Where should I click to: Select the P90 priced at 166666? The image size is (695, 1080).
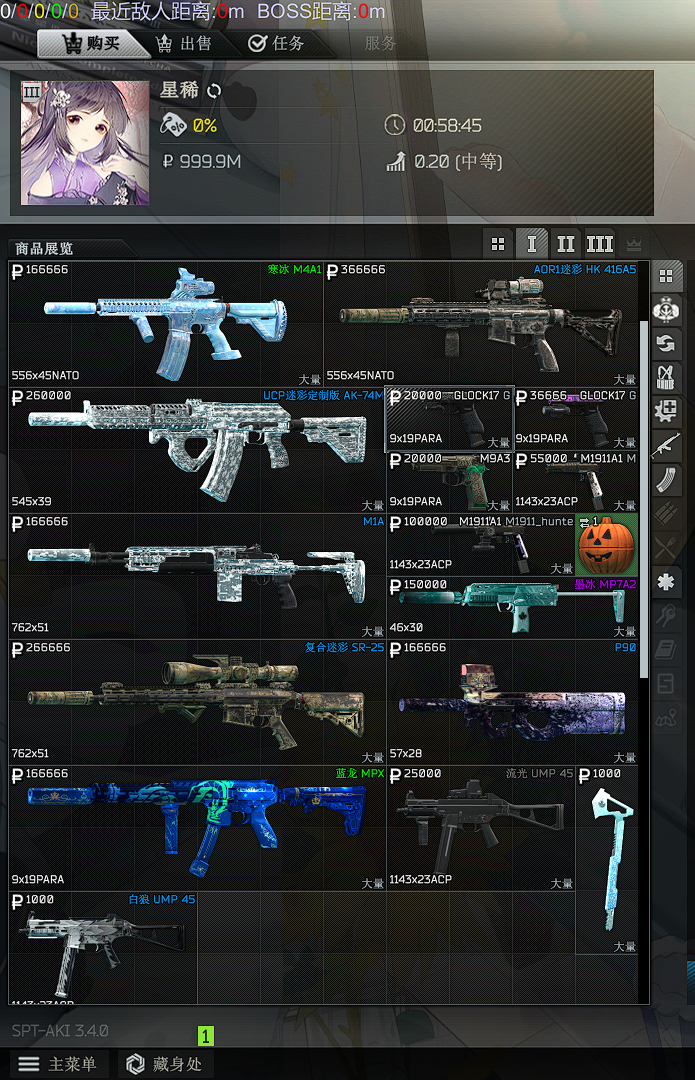coord(511,701)
